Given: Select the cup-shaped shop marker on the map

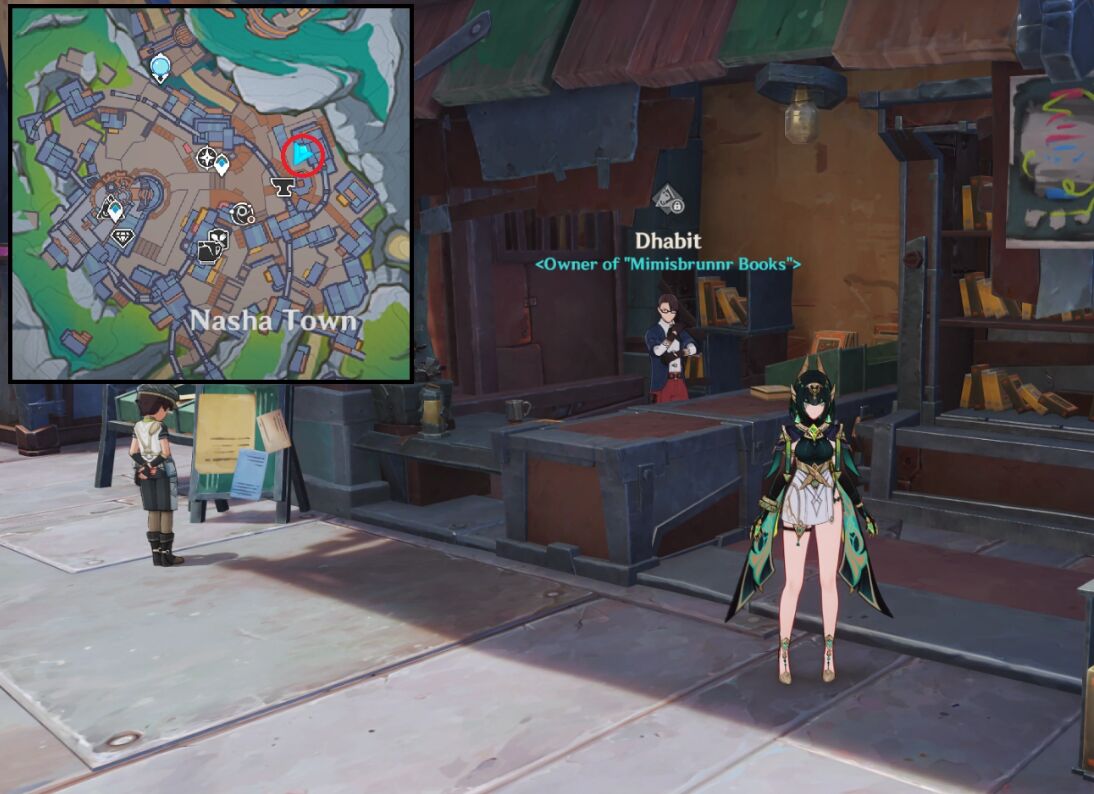Looking at the screenshot, I should click(213, 245).
